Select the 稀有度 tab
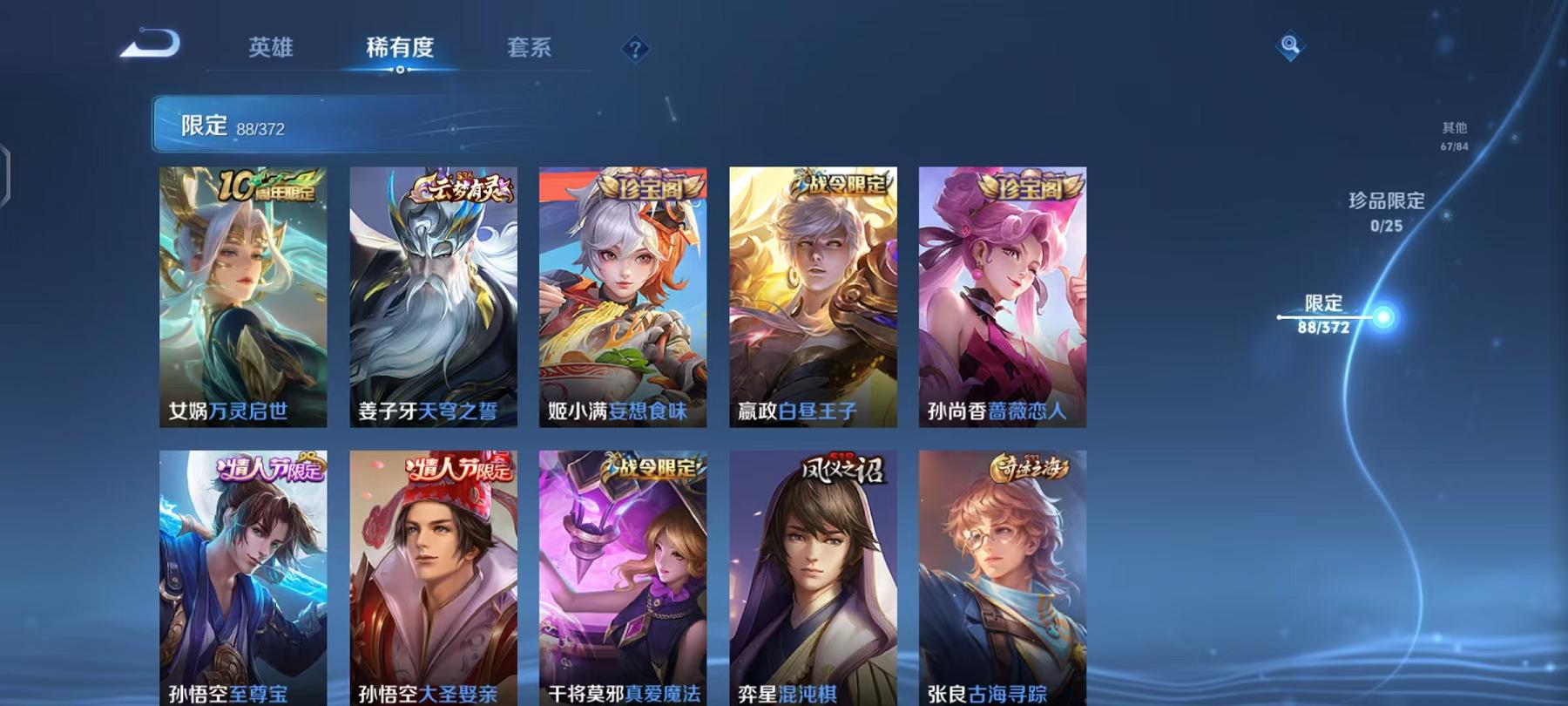This screenshot has height=706, width=1568. point(400,50)
